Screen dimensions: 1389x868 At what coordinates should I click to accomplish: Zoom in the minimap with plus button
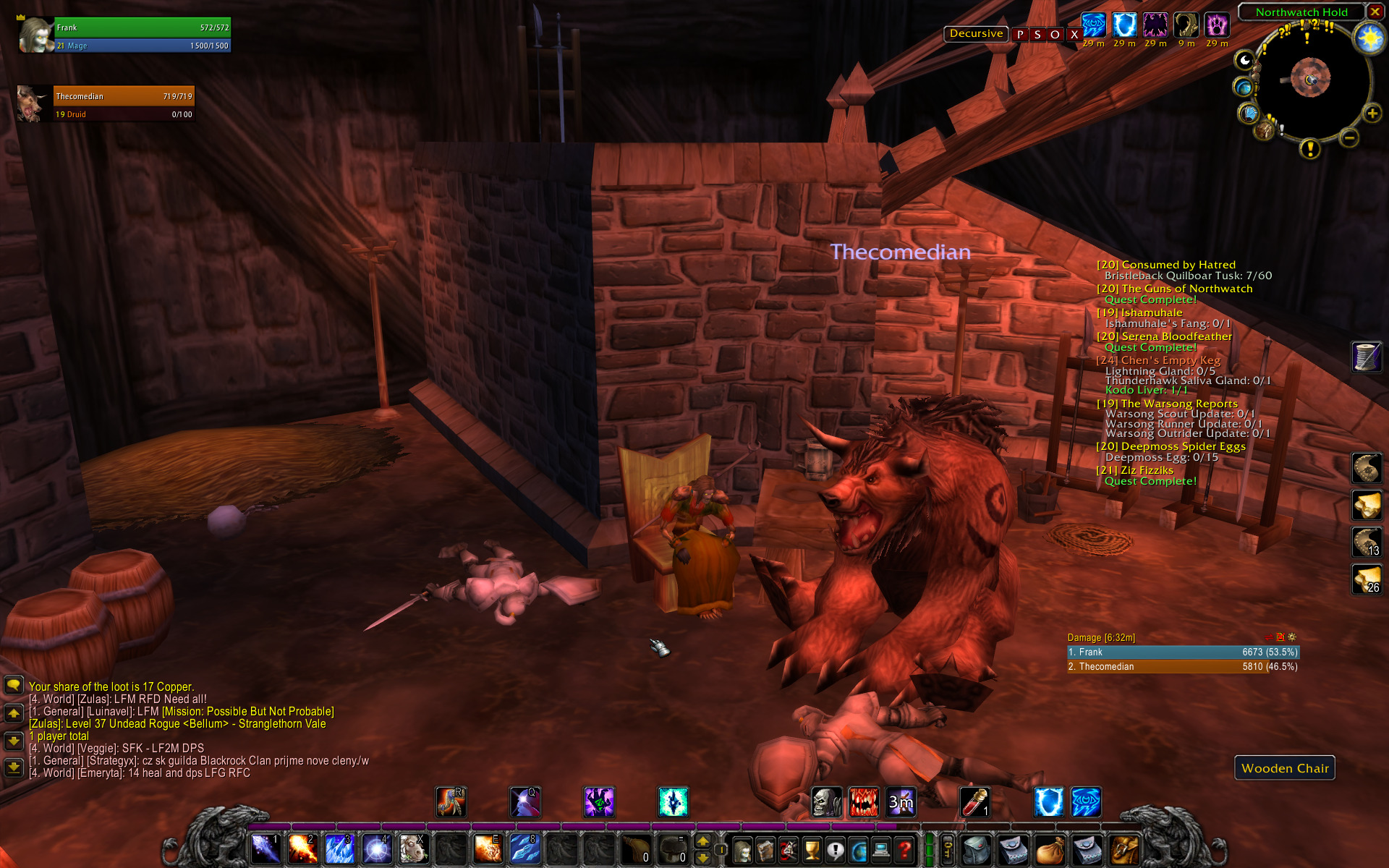click(x=1372, y=114)
